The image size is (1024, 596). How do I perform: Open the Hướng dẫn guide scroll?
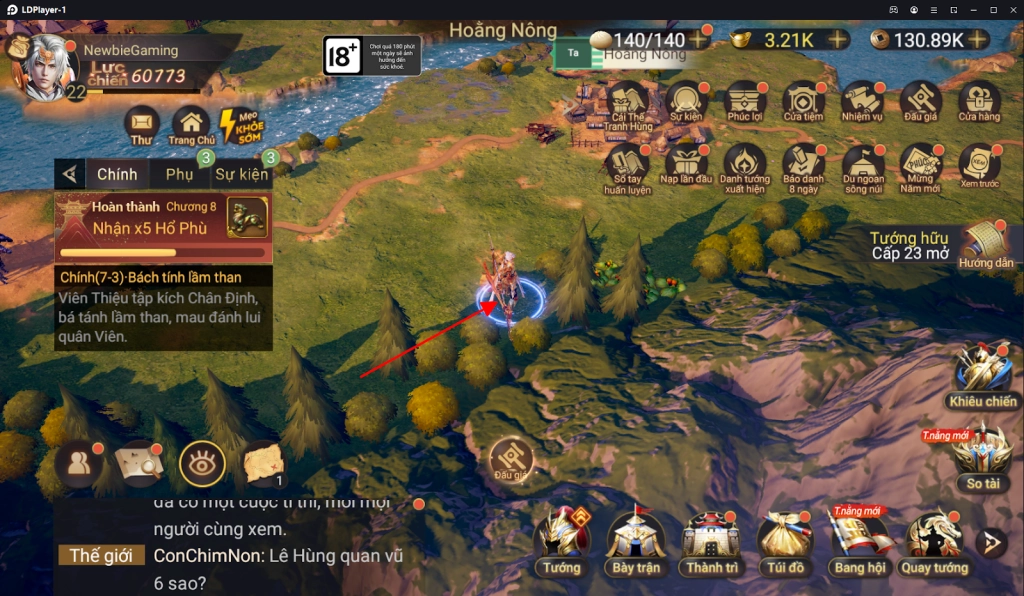point(983,243)
